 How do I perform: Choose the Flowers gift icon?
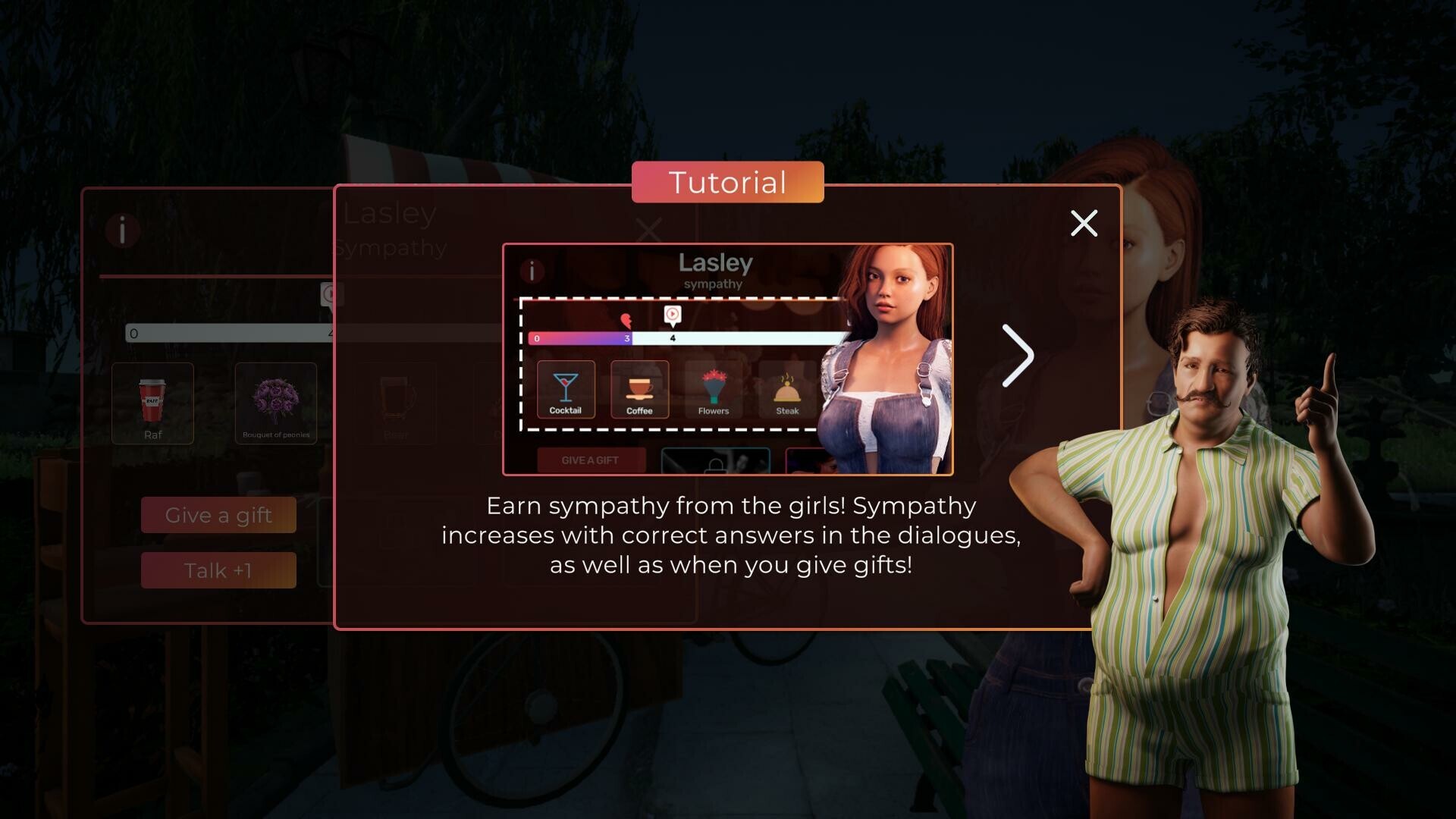[713, 391]
